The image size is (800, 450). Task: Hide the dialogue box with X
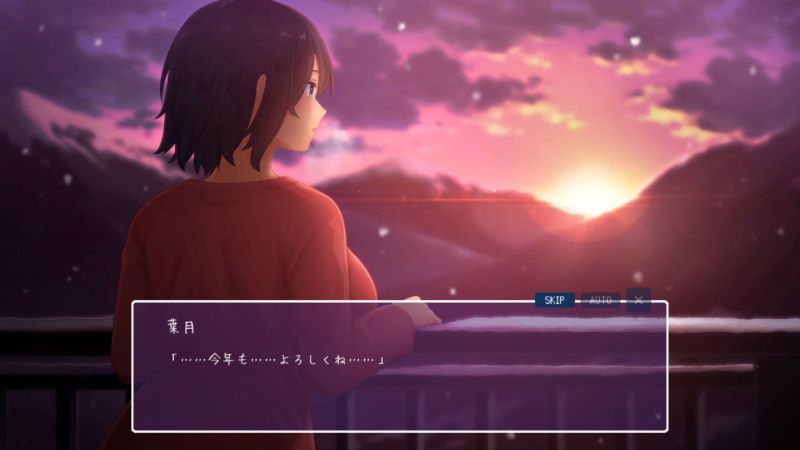(x=638, y=300)
